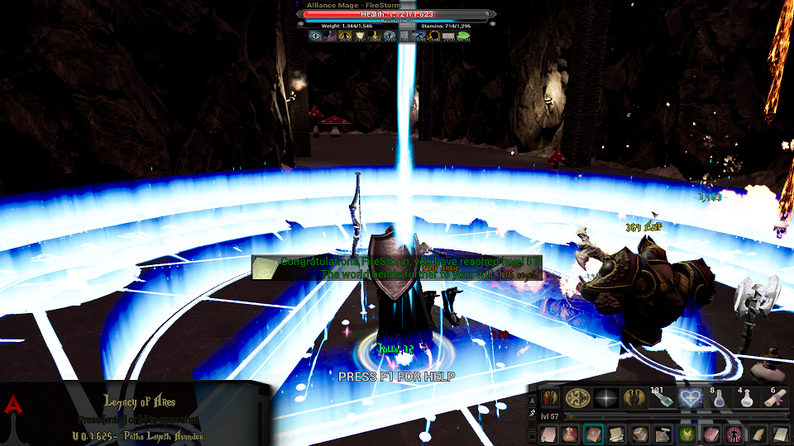Image resolution: width=794 pixels, height=446 pixels.
Task: Use the bottle stack showing 101
Action: [x=661, y=398]
